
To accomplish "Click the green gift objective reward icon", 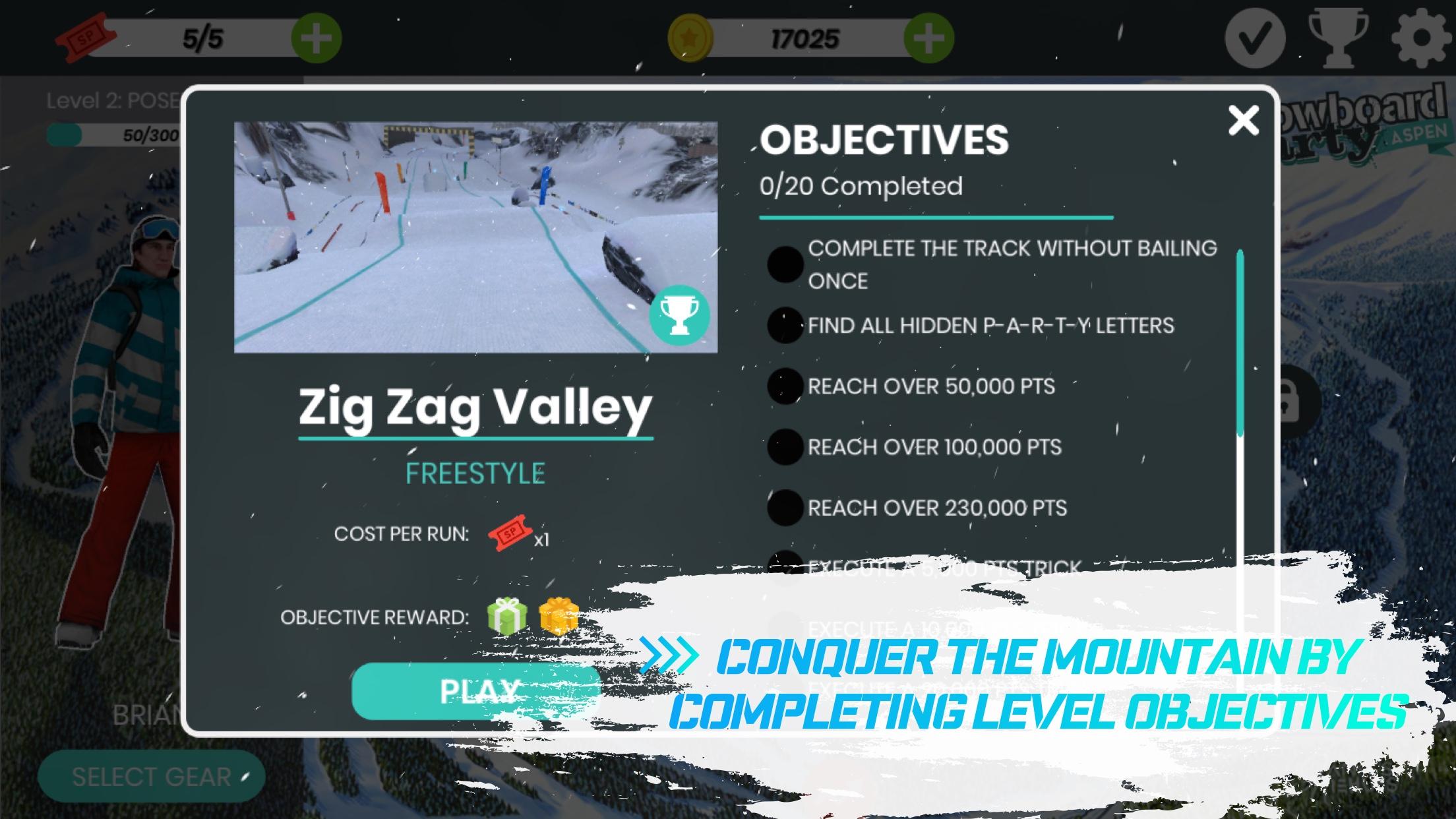I will 505,617.
